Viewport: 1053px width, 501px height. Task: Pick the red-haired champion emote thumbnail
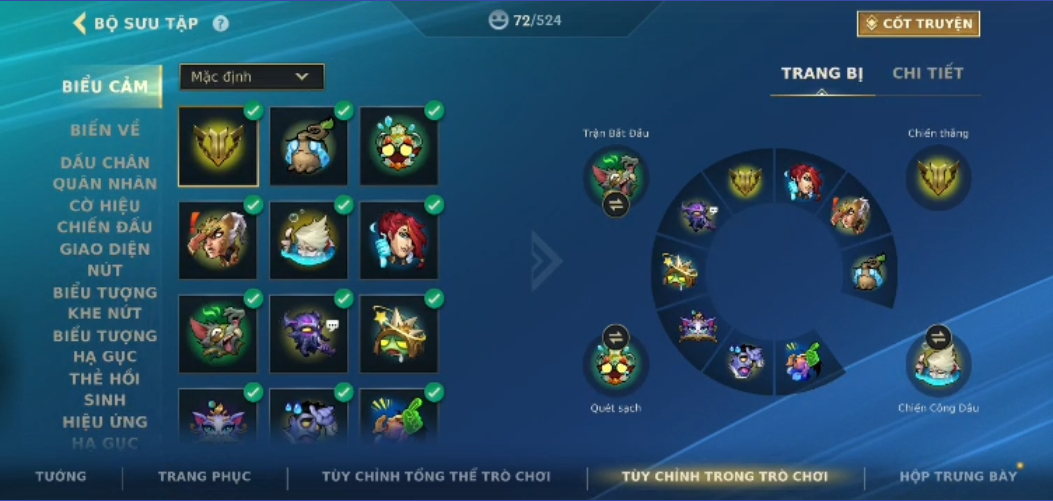(x=398, y=241)
